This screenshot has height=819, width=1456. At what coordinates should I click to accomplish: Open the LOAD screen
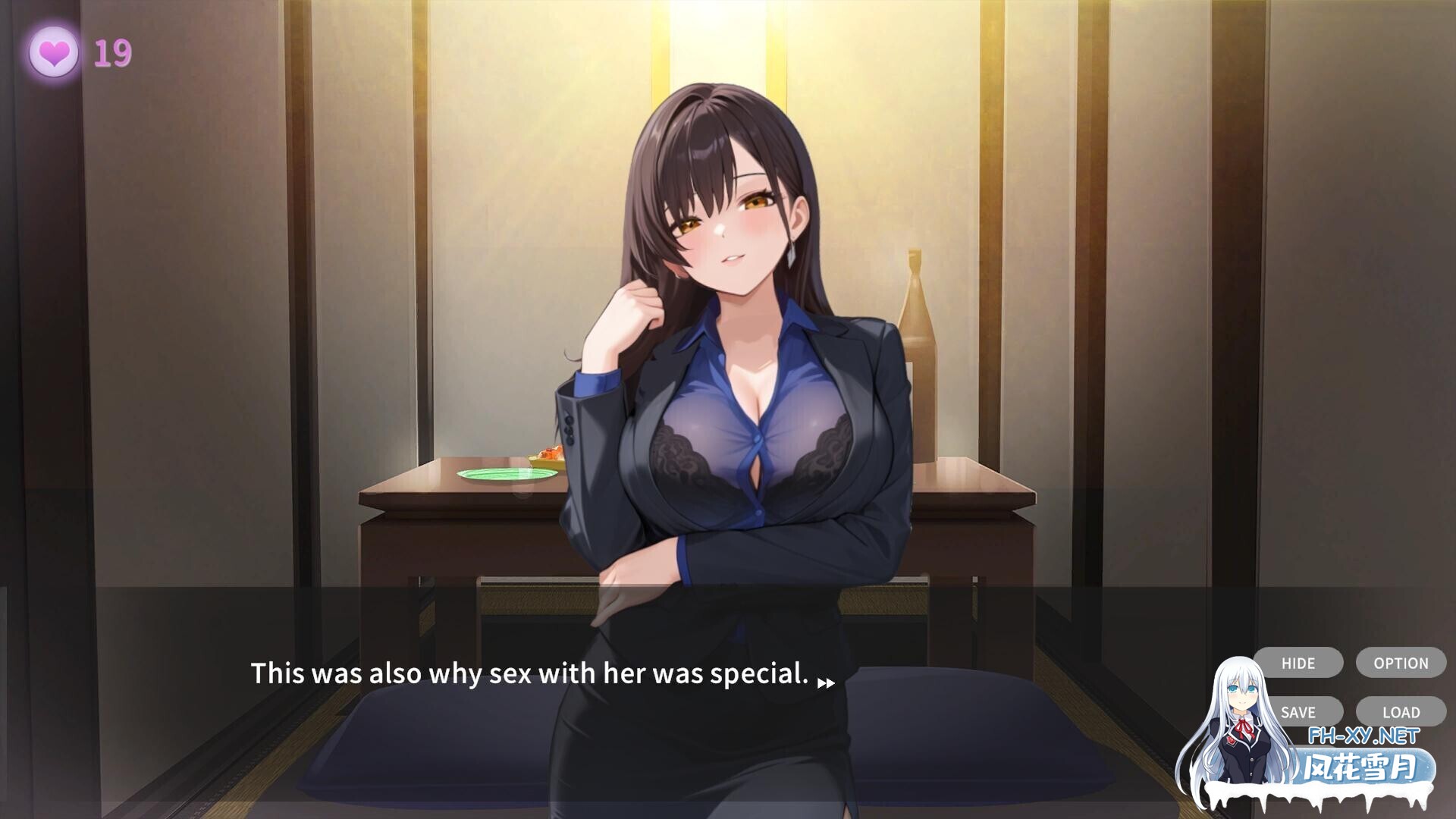(1400, 712)
